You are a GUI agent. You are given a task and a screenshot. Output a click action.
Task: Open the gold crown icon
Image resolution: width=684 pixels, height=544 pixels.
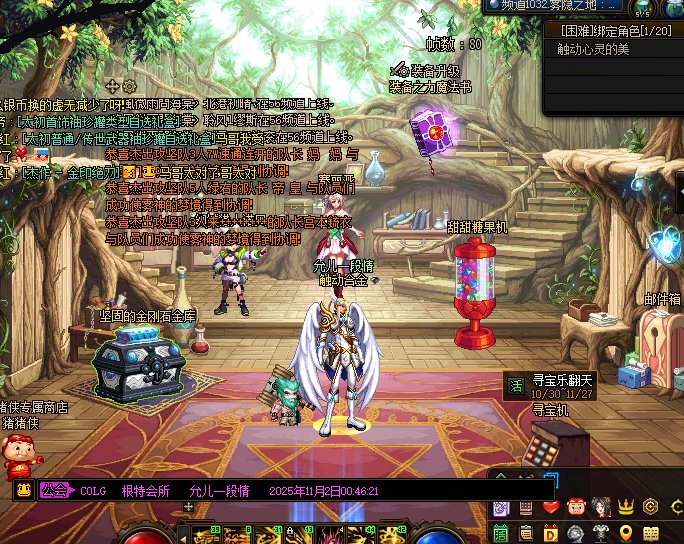click(x=626, y=507)
